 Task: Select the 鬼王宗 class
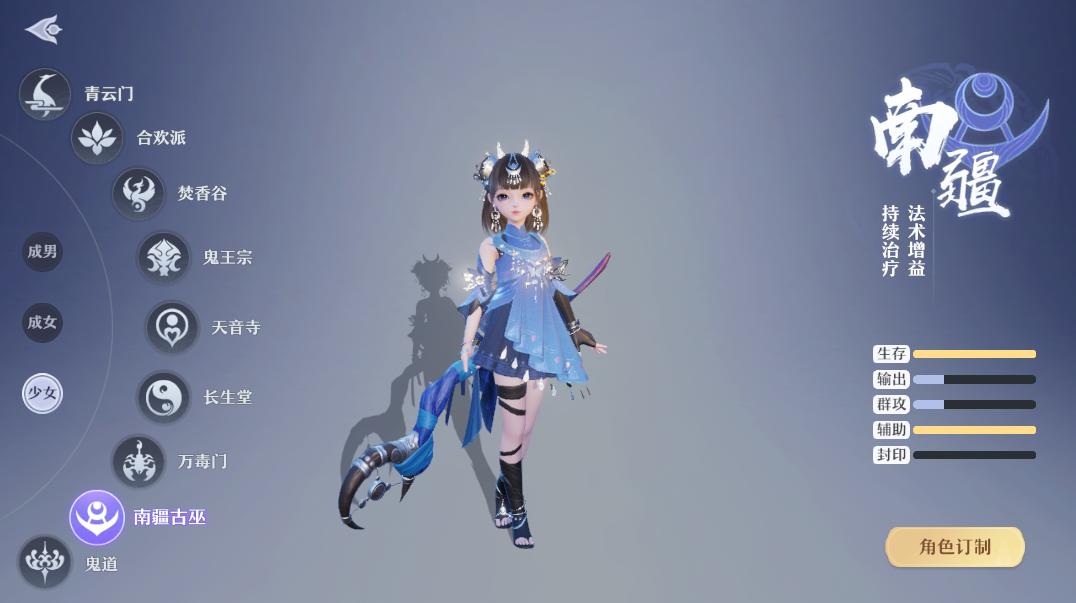(x=163, y=257)
